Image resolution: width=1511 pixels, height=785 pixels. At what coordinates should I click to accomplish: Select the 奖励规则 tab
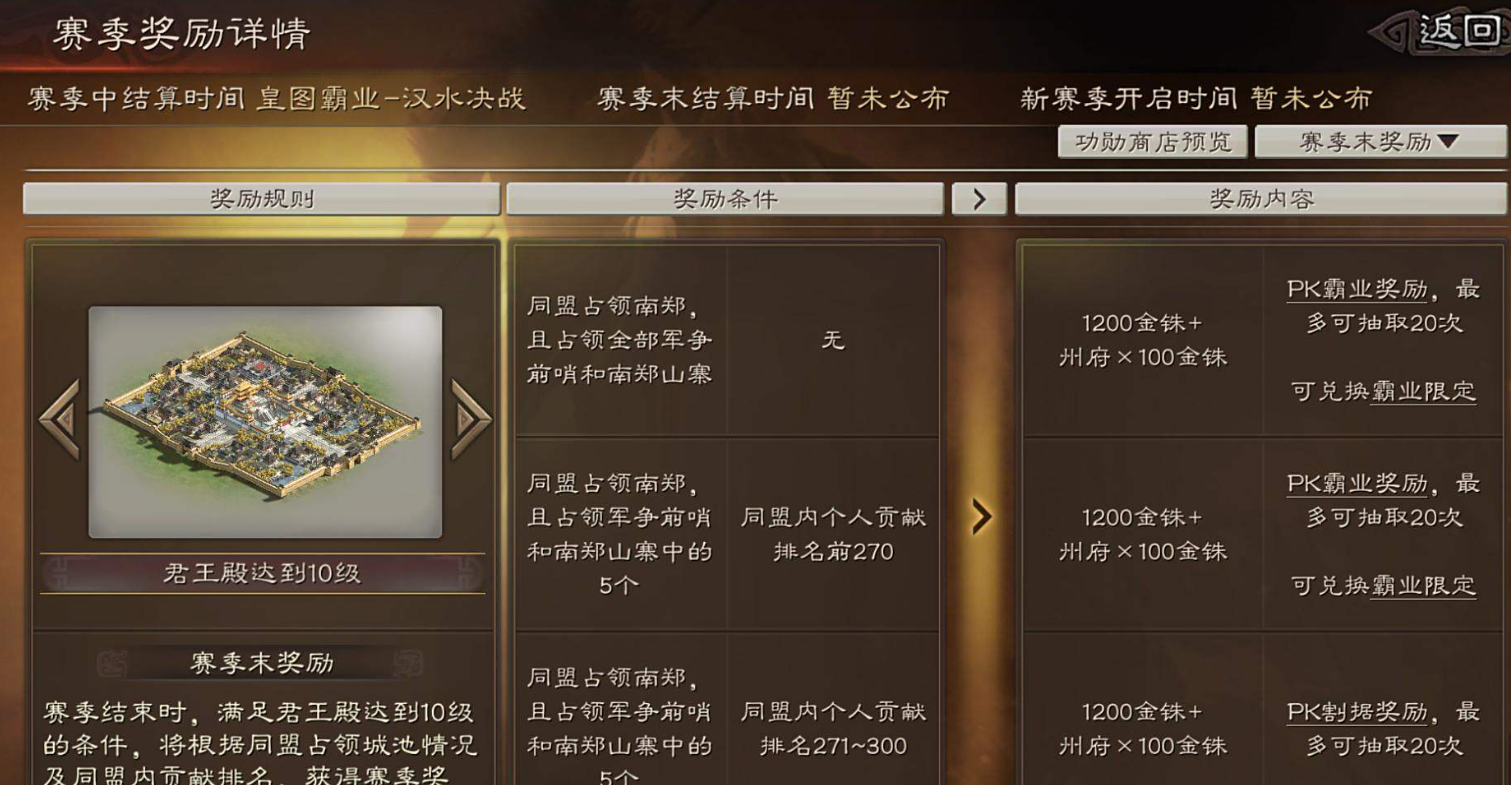pyautogui.click(x=262, y=197)
